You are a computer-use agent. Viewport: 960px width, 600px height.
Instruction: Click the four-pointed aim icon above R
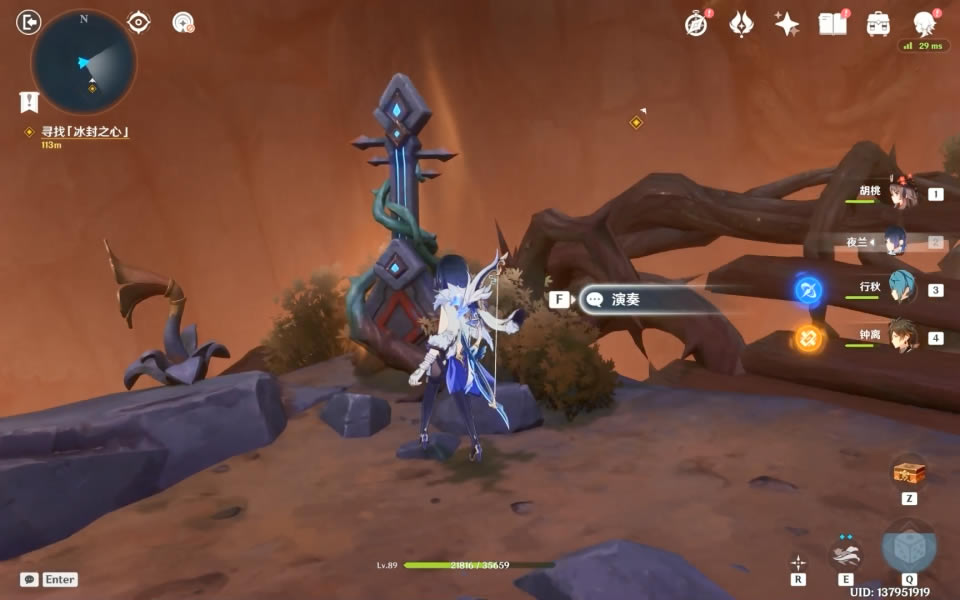pyautogui.click(x=798, y=562)
